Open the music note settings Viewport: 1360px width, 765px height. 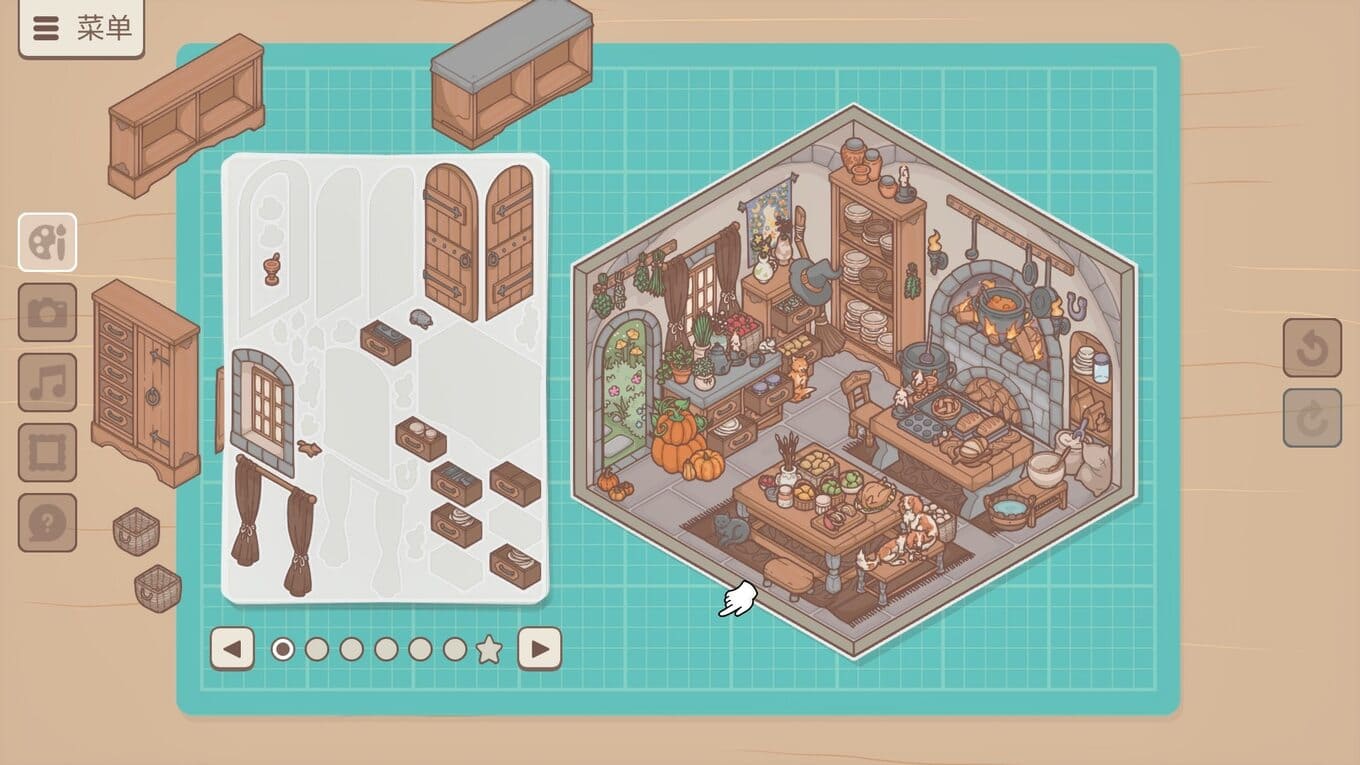[47, 382]
